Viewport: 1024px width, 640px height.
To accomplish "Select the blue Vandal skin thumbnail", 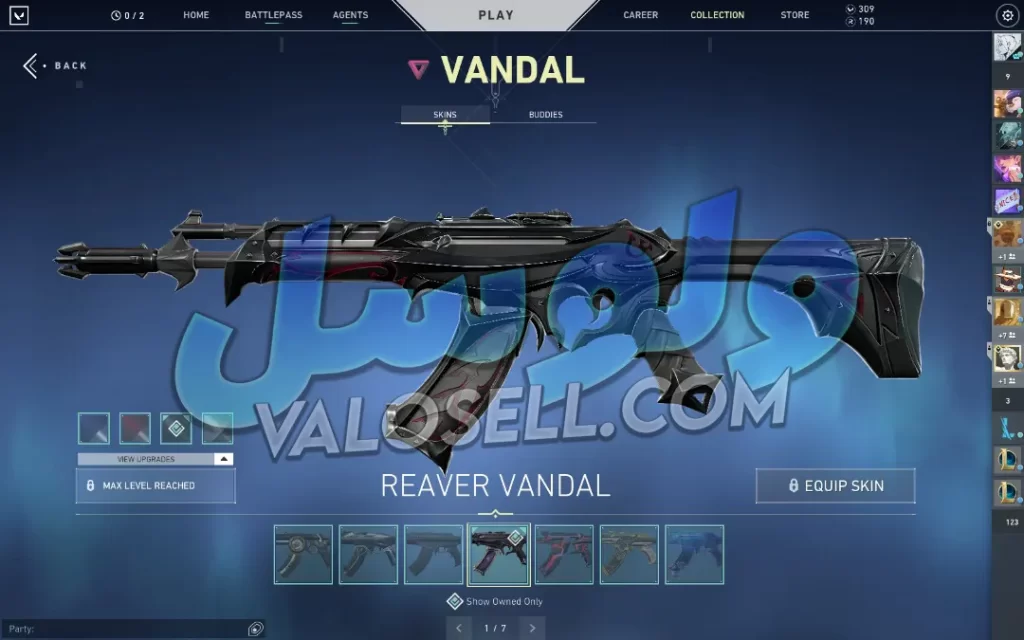I will (694, 554).
